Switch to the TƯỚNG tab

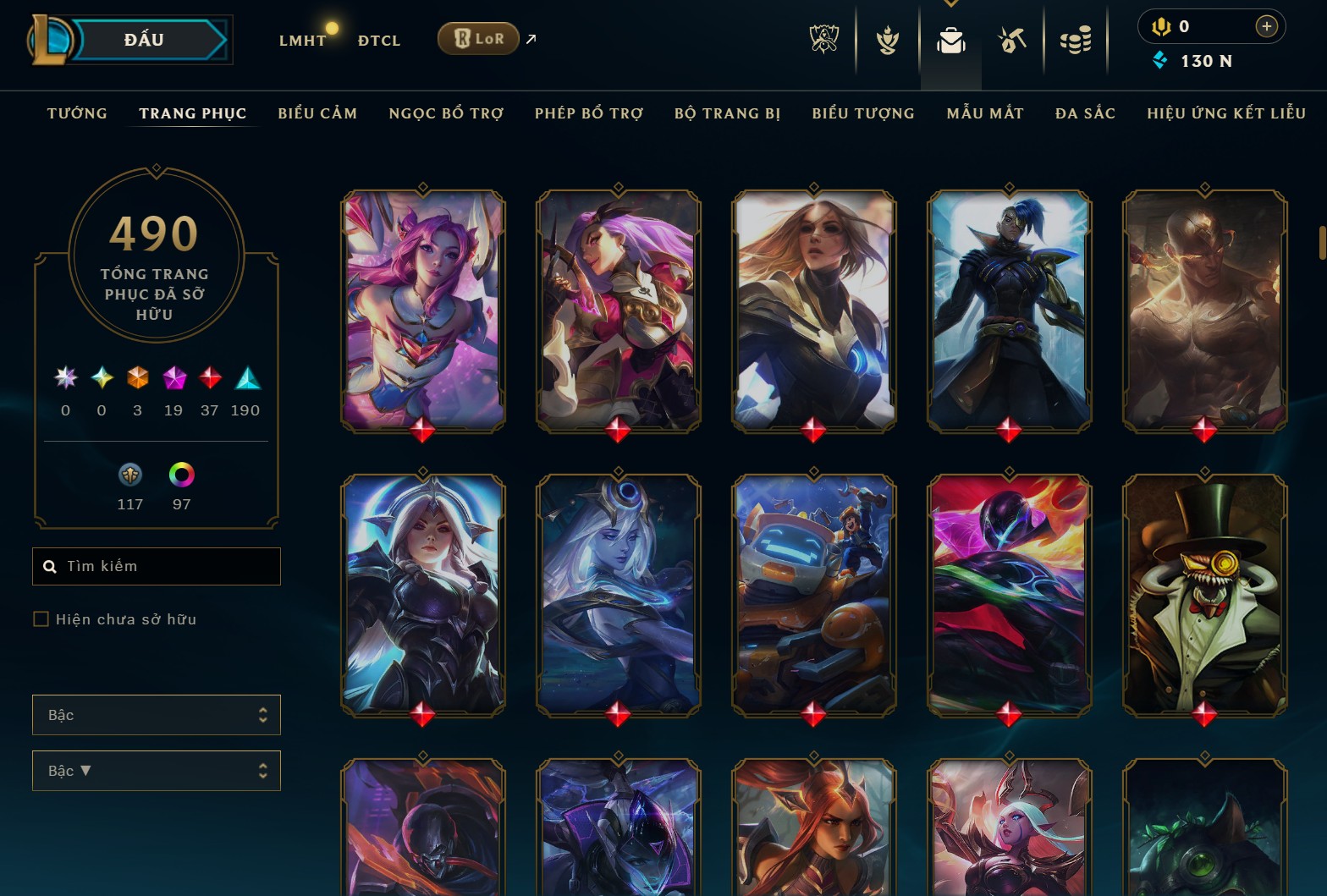click(77, 113)
